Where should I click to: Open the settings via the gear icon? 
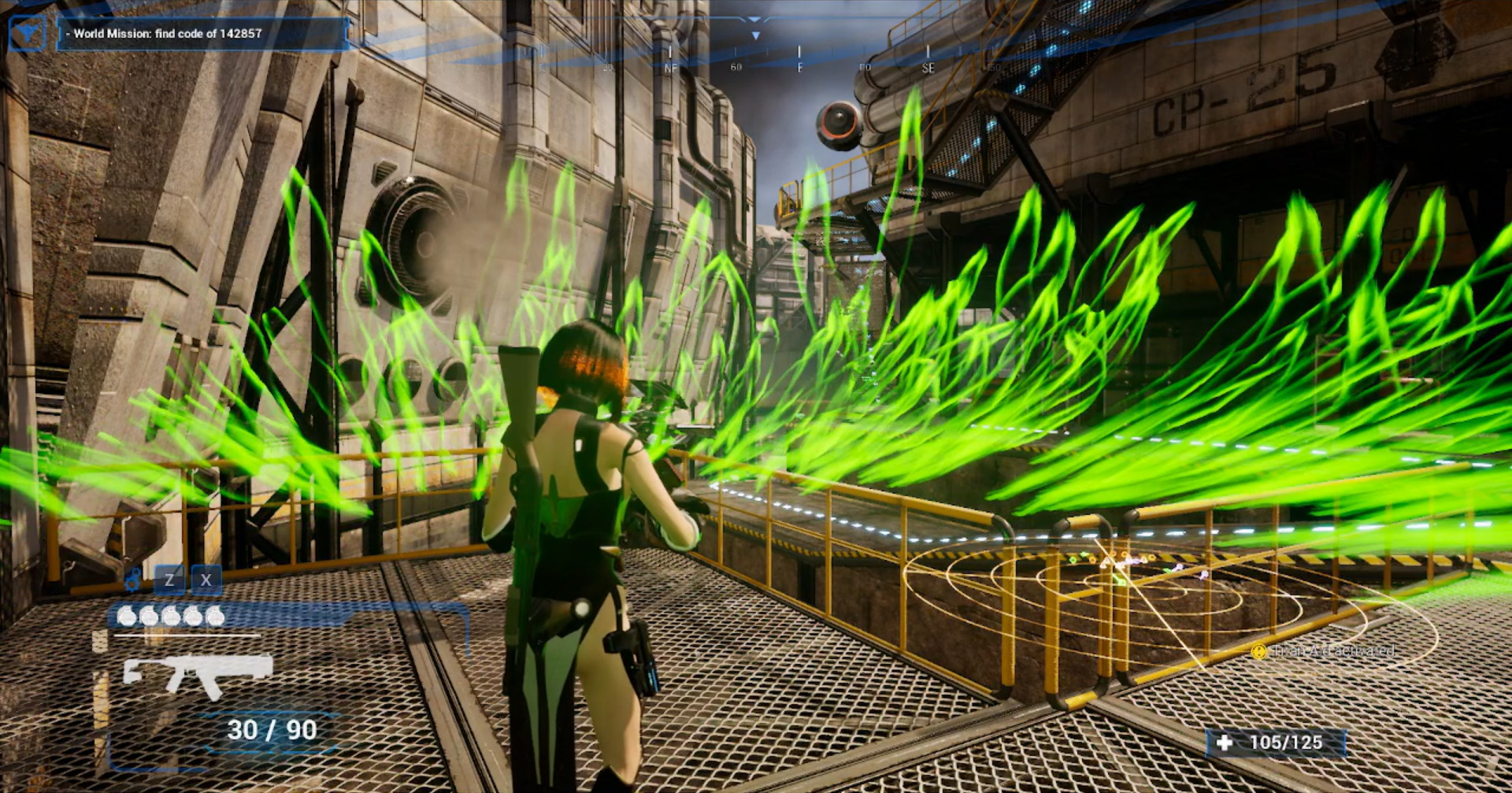[x=132, y=580]
